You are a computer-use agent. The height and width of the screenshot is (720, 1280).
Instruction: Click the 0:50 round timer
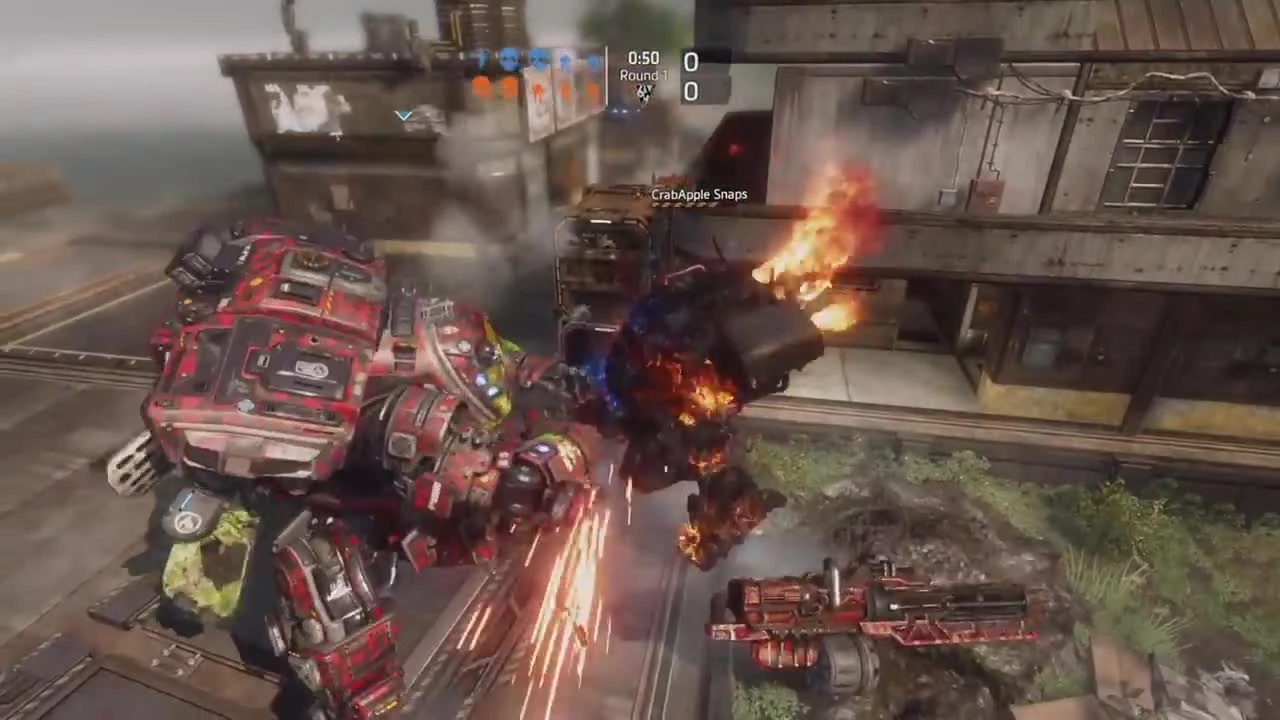(644, 58)
